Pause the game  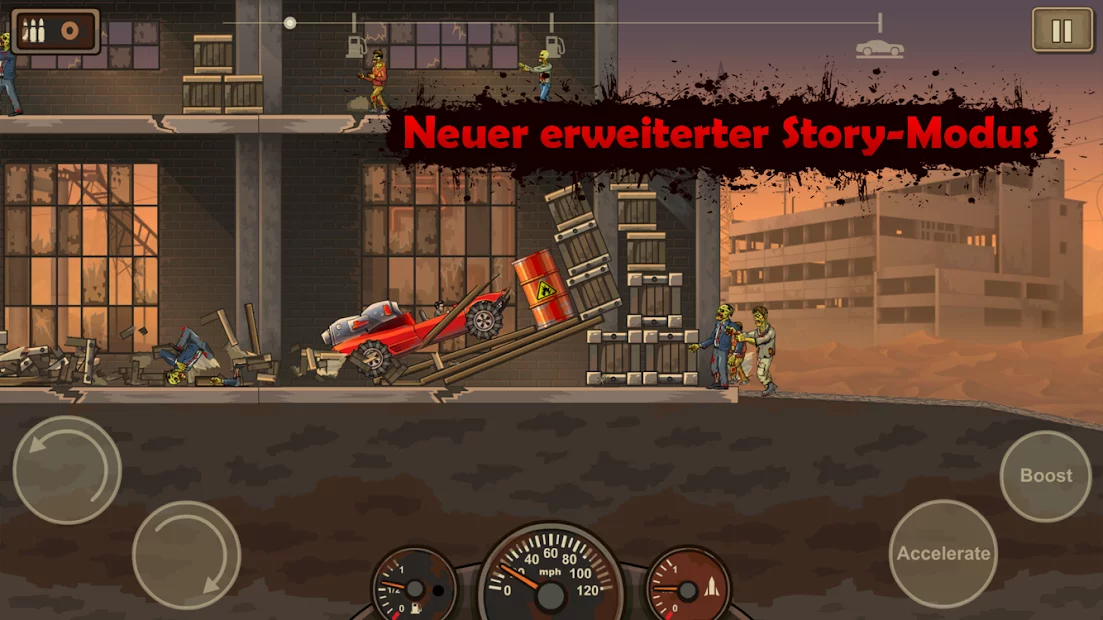pyautogui.click(x=1062, y=30)
